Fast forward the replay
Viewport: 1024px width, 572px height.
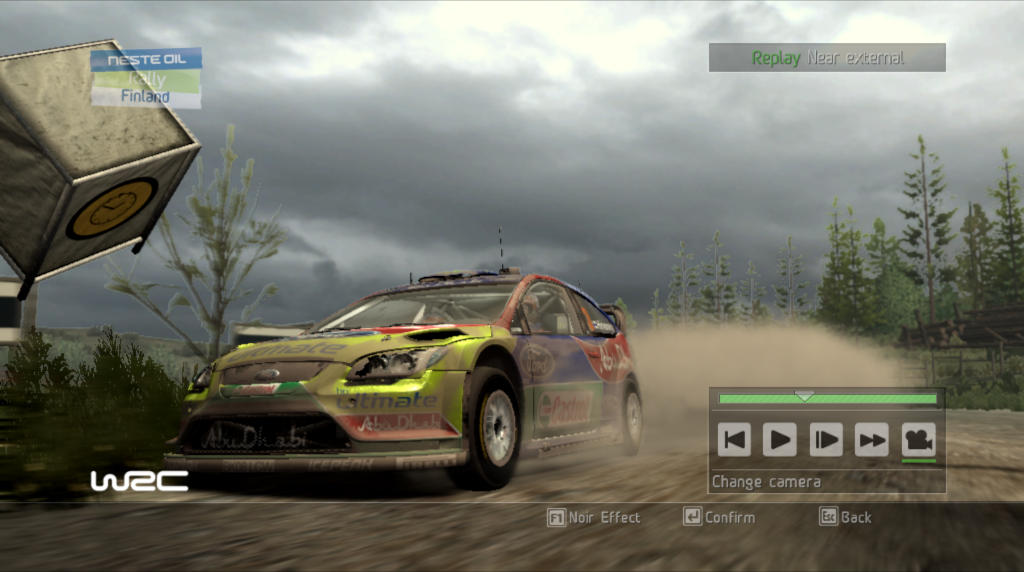(x=872, y=439)
